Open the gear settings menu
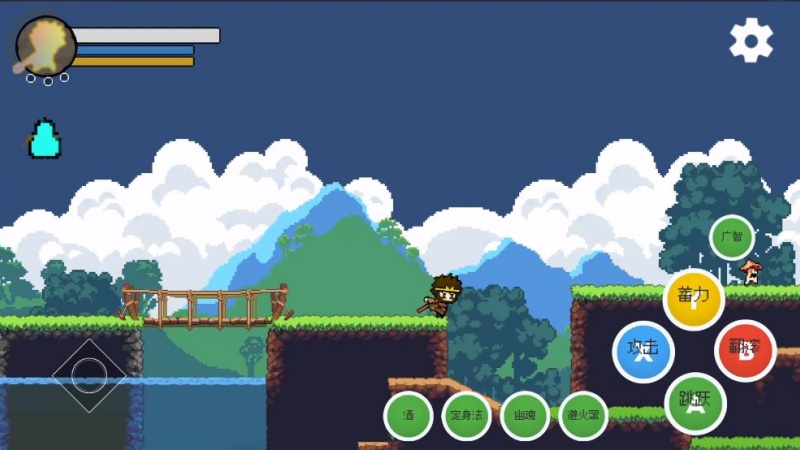Screen dimensions: 800x450 tap(750, 40)
